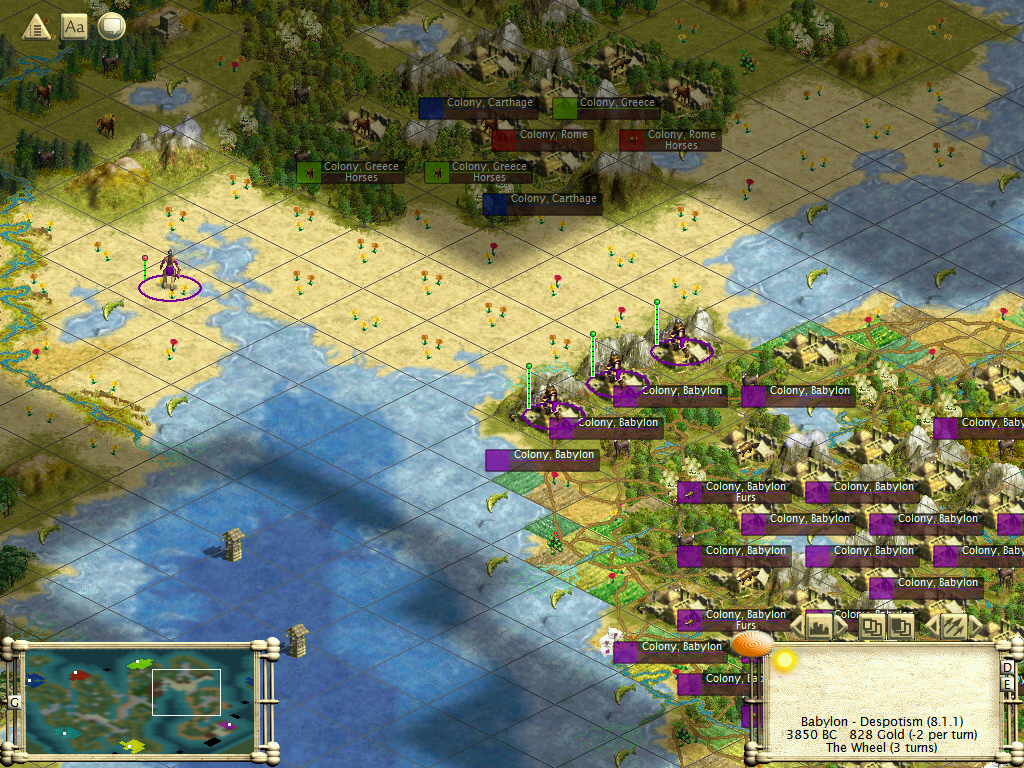The image size is (1024, 768).
Task: Go to the previous city arrow
Action: (798, 627)
